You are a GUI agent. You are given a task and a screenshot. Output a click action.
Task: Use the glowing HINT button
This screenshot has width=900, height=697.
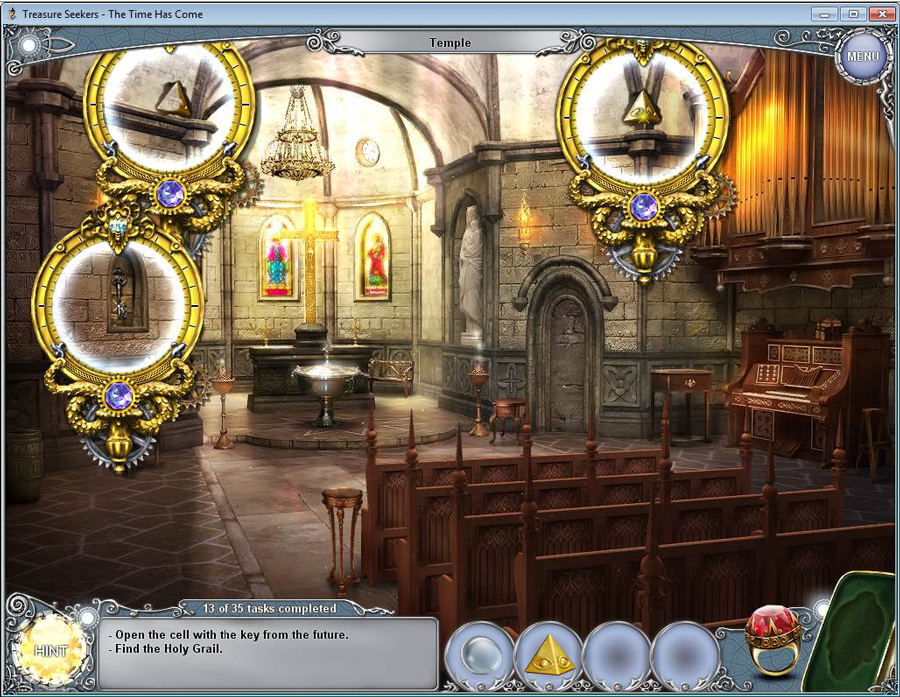(x=49, y=650)
